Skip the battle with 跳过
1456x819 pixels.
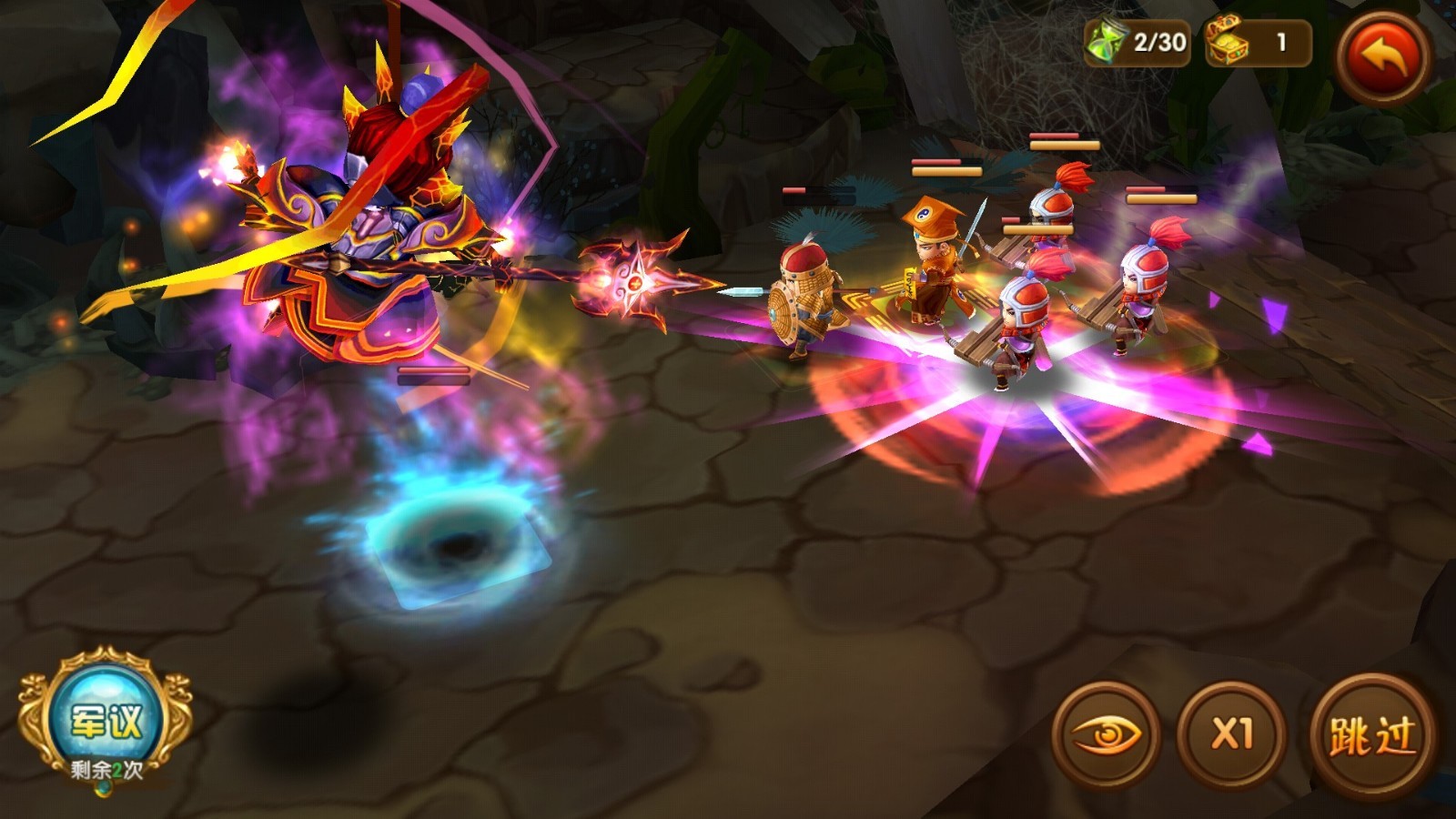[1372, 735]
